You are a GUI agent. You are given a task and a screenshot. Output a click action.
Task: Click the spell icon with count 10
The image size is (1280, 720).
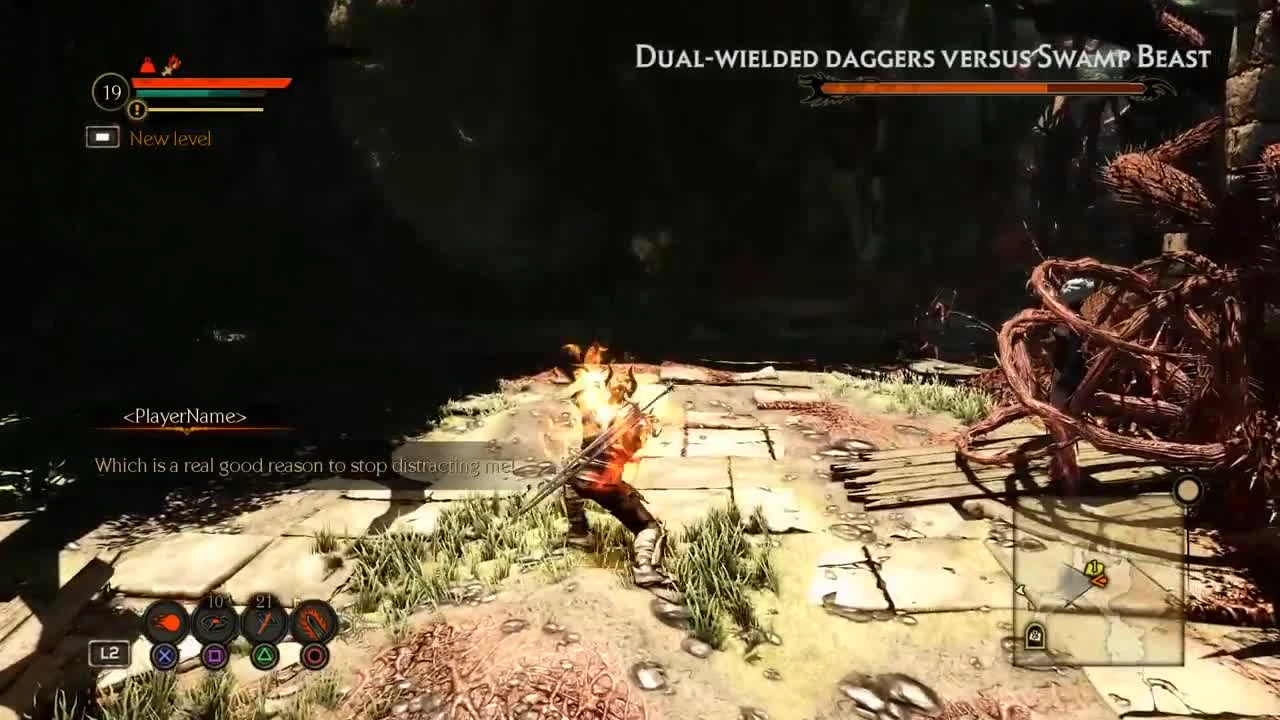click(x=215, y=623)
